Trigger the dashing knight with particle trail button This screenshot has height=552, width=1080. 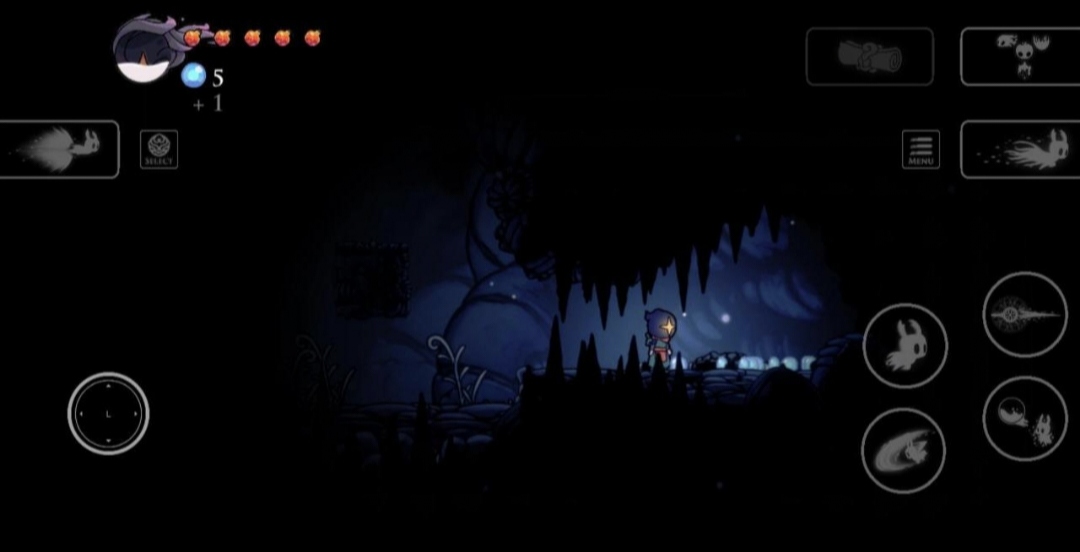tap(1019, 150)
